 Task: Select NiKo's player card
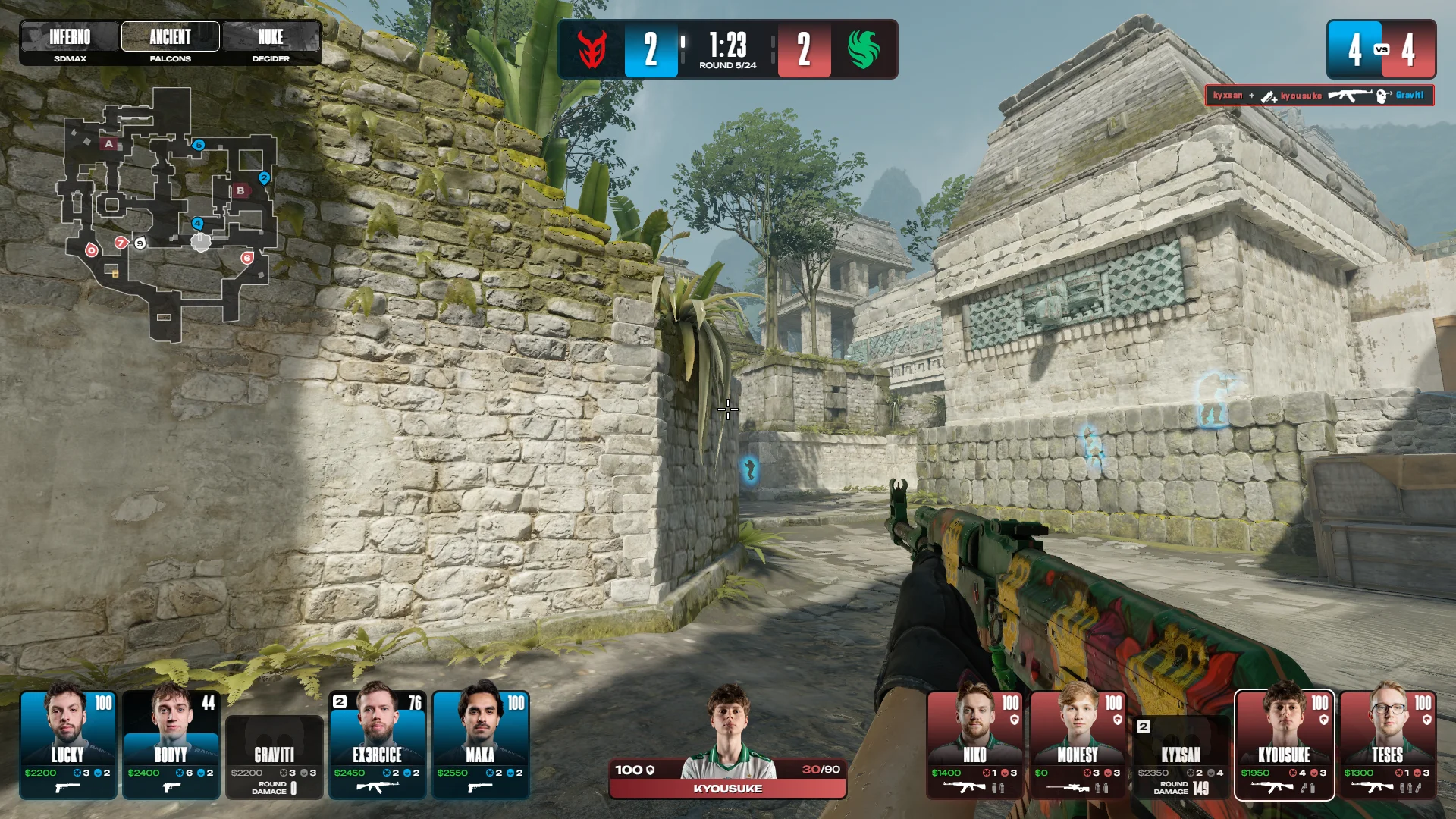click(x=975, y=745)
